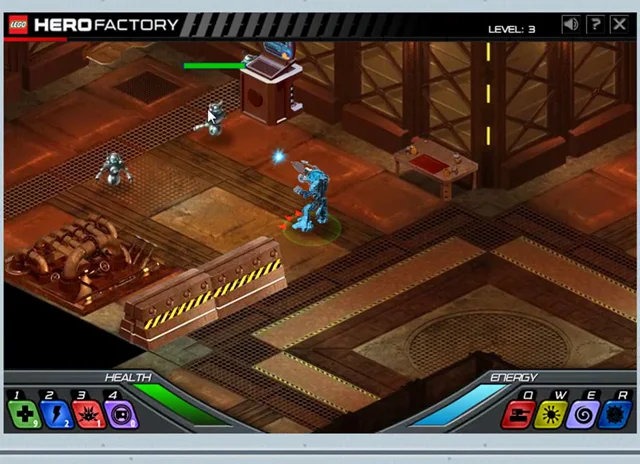Use the green health cross item

click(22, 413)
